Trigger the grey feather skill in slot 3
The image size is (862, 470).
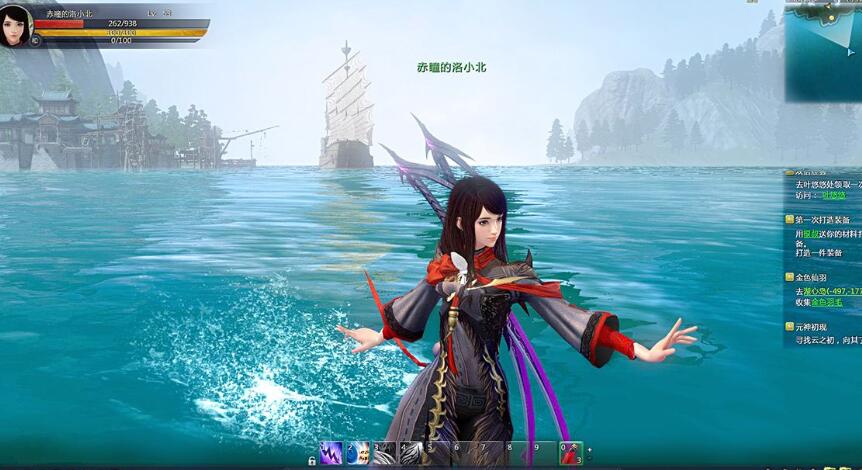pos(385,453)
